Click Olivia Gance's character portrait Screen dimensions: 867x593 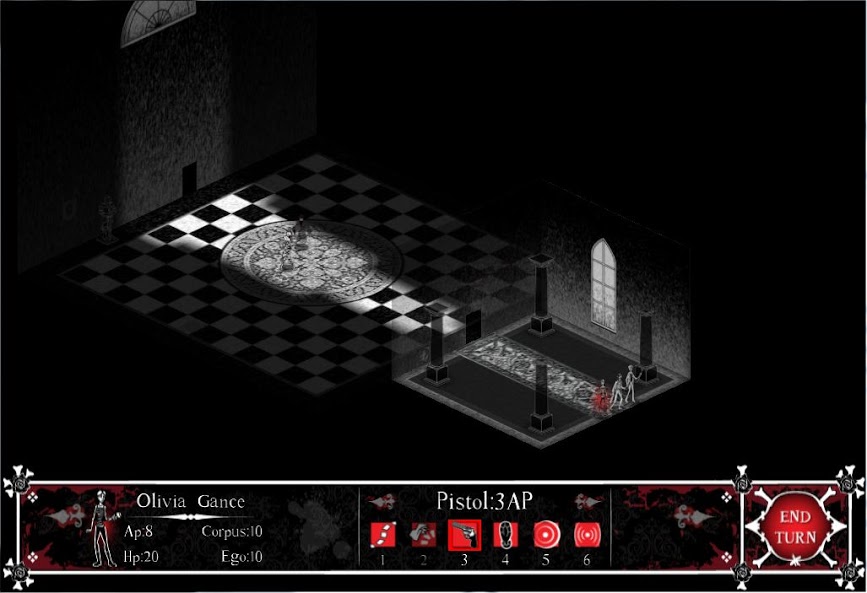(102, 528)
